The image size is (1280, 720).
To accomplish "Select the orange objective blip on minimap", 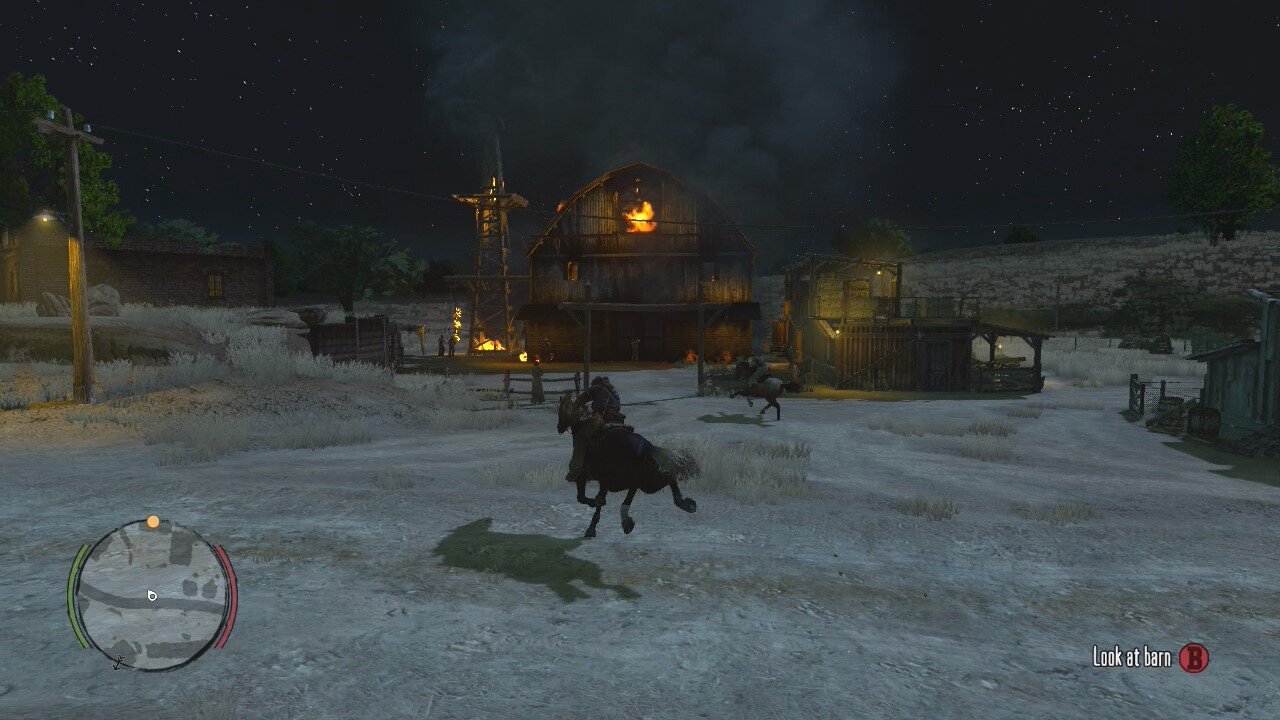I will pos(152,522).
